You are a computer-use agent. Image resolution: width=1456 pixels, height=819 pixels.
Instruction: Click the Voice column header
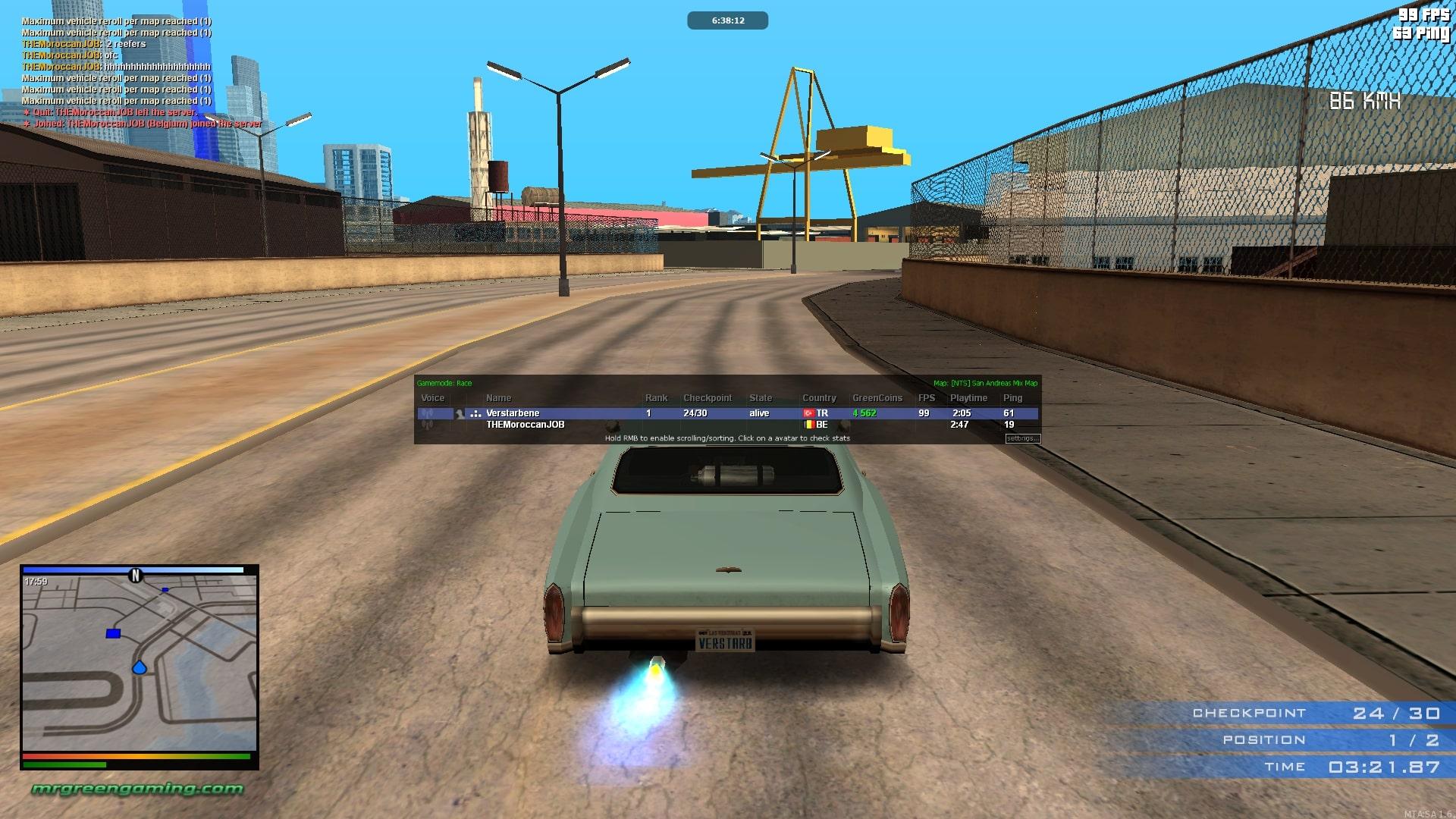[x=432, y=398]
